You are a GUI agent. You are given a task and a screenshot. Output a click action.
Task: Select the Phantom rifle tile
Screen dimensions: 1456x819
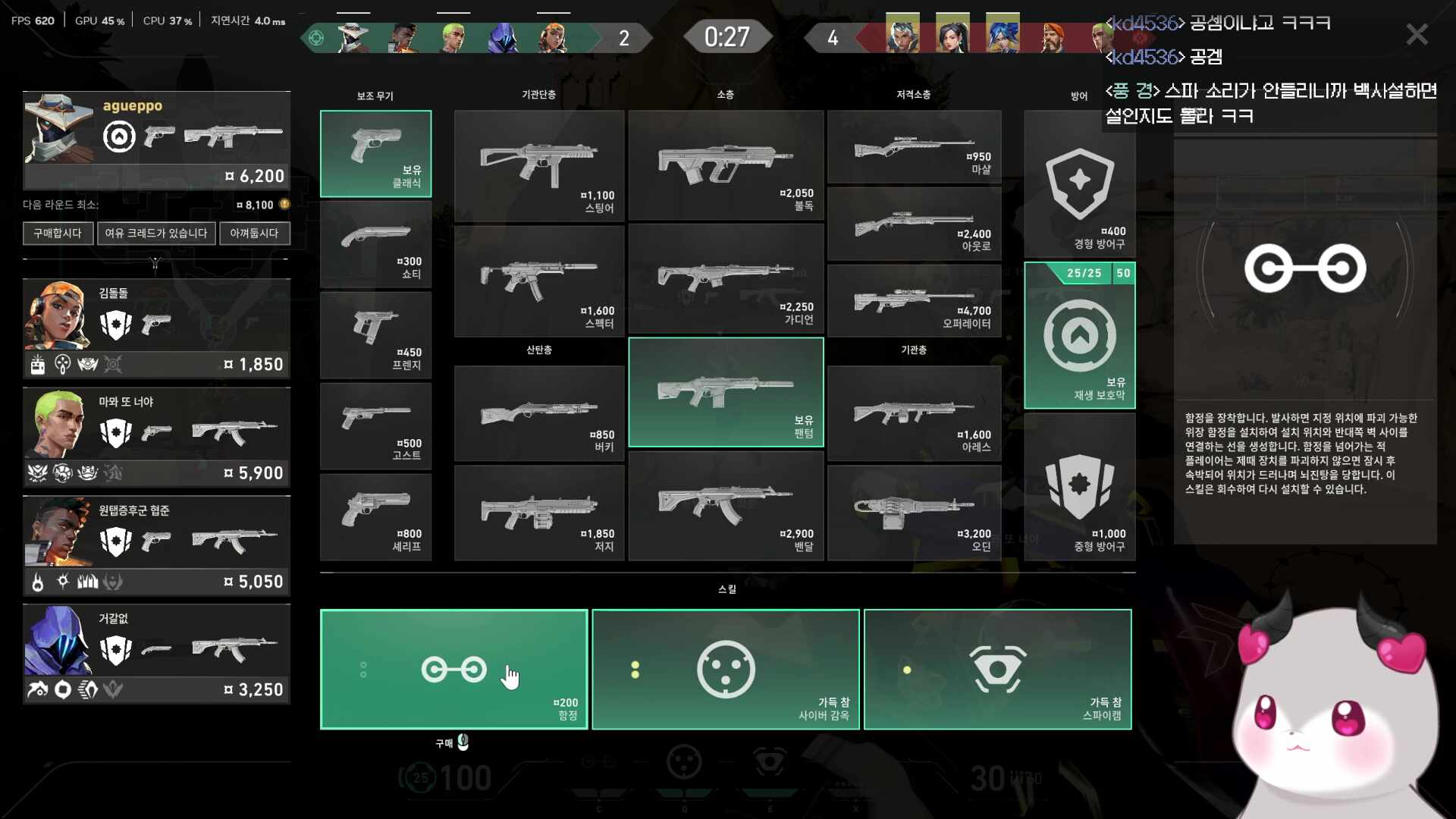(x=726, y=392)
